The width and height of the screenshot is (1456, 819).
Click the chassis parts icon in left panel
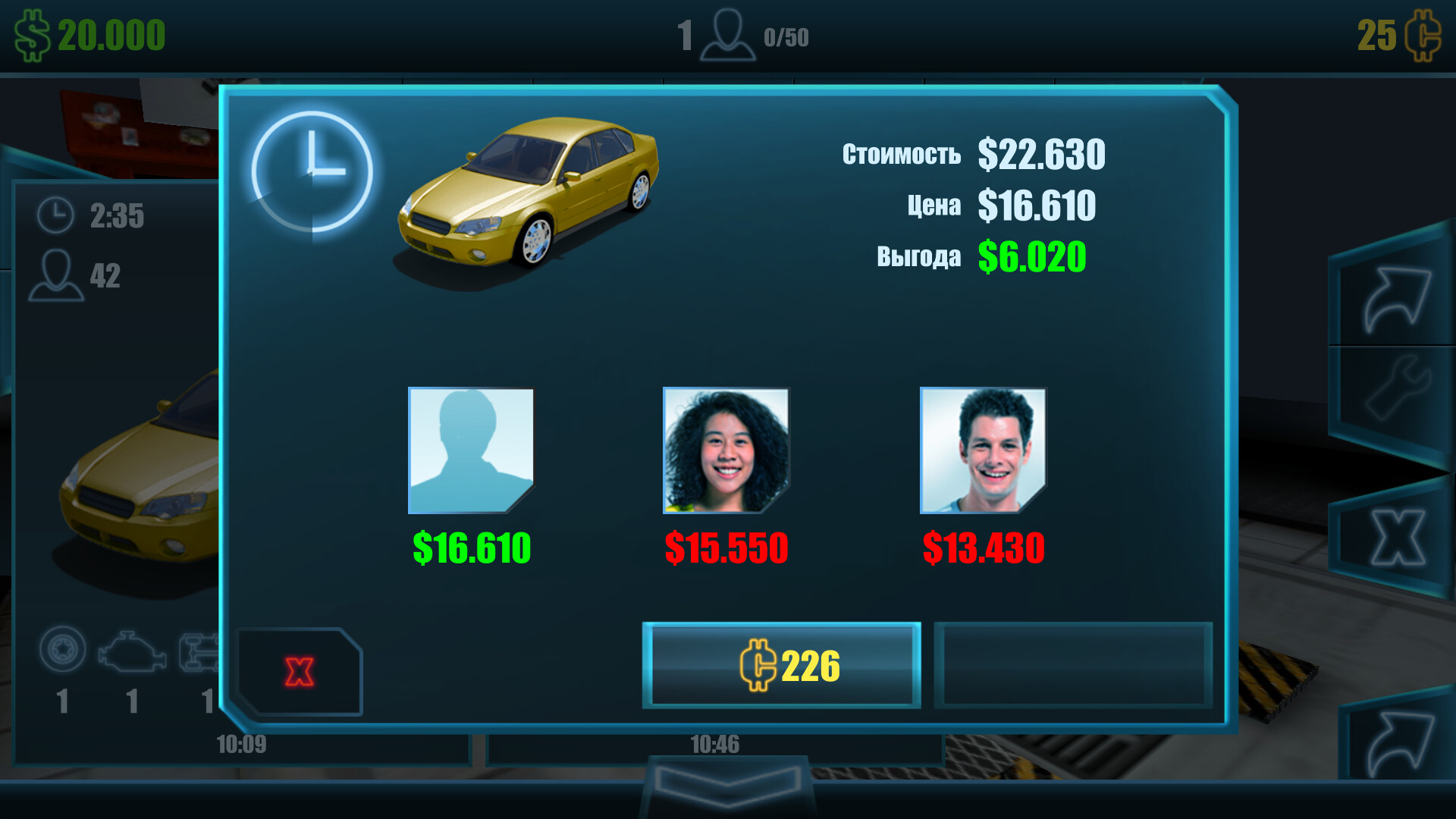(x=199, y=650)
